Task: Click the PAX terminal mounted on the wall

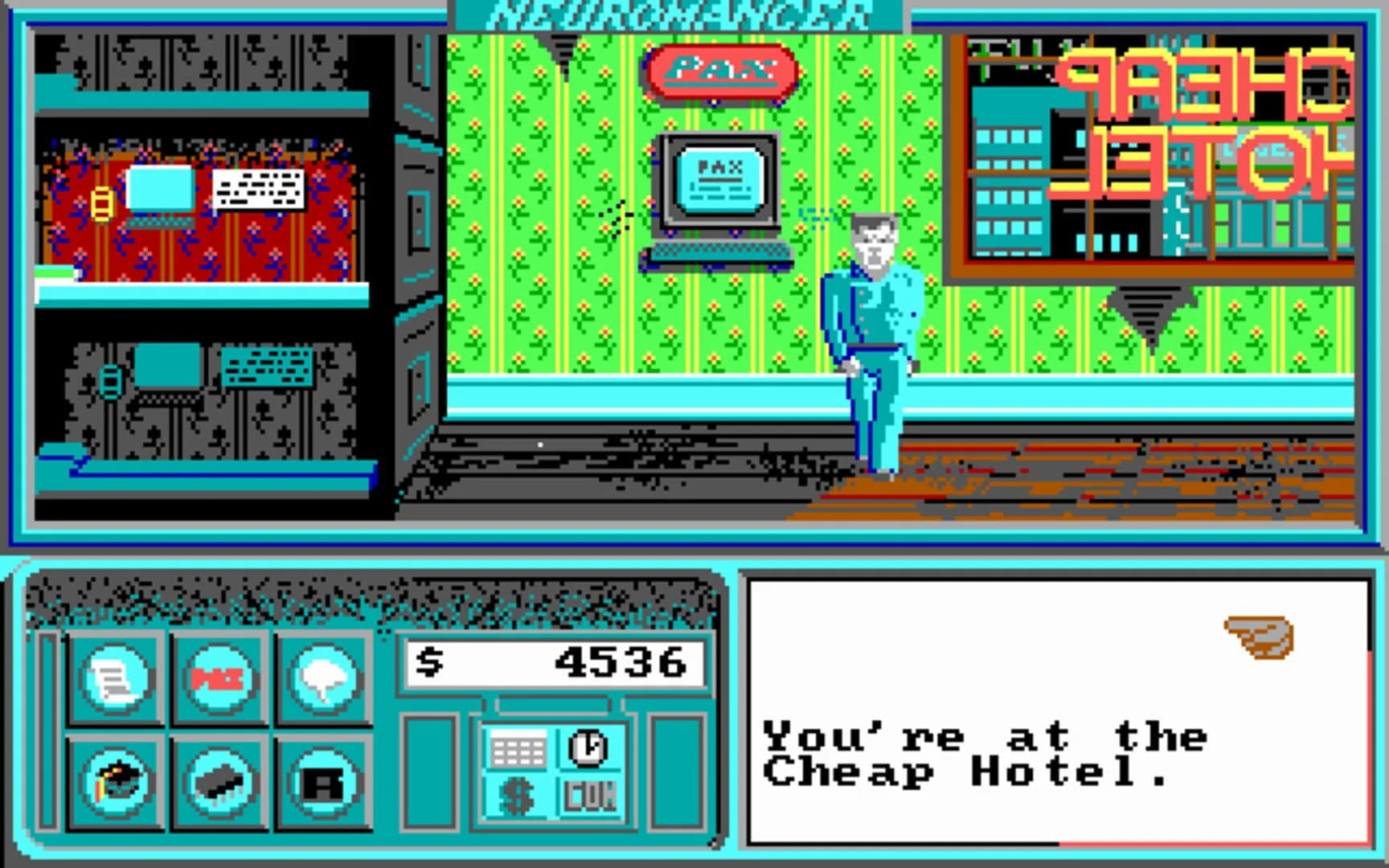Action: coord(718,181)
